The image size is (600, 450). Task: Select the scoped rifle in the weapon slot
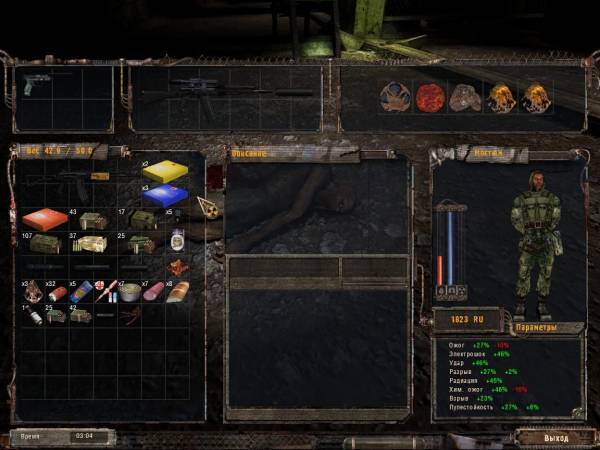click(225, 90)
